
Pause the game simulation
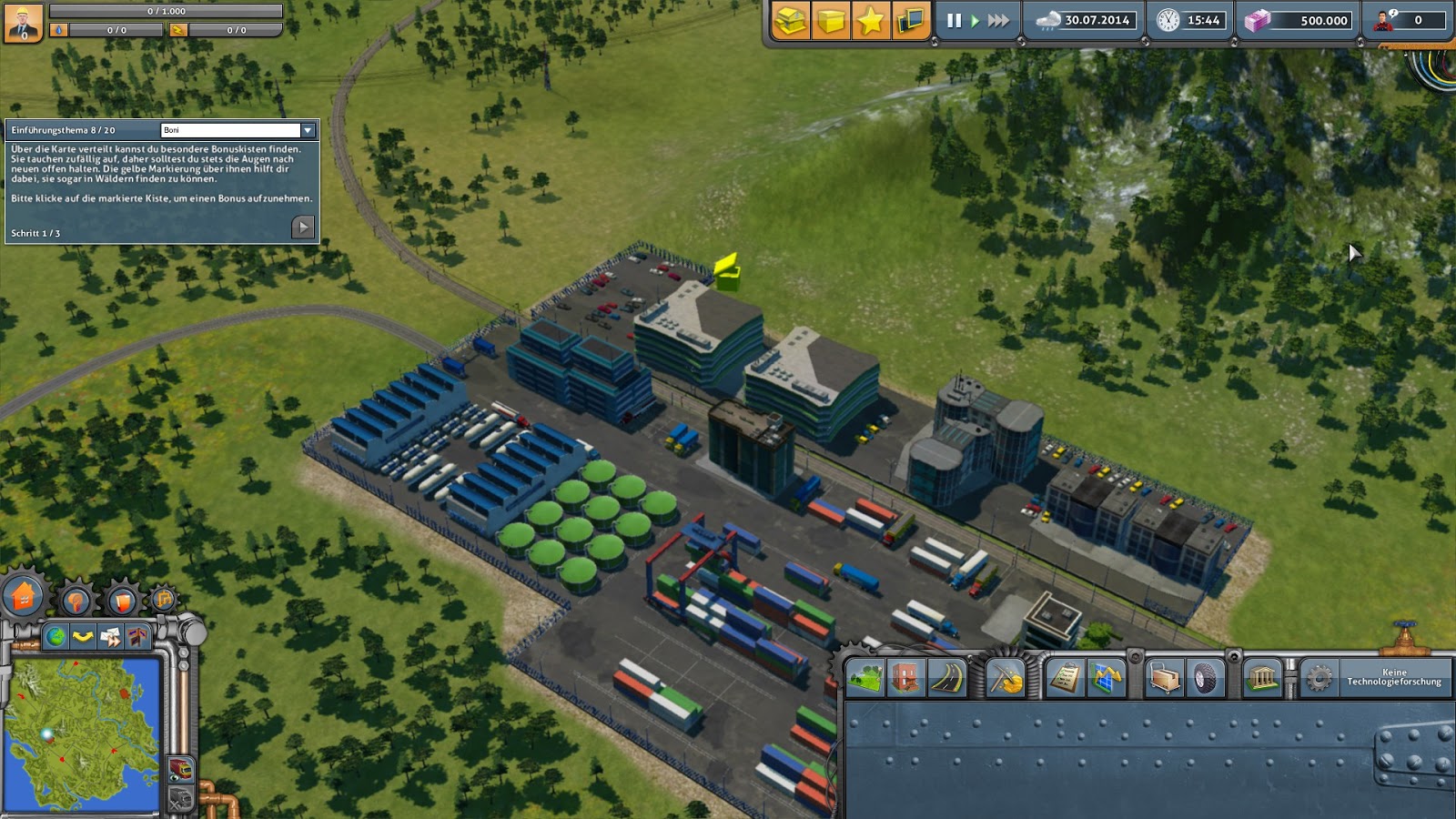click(954, 20)
